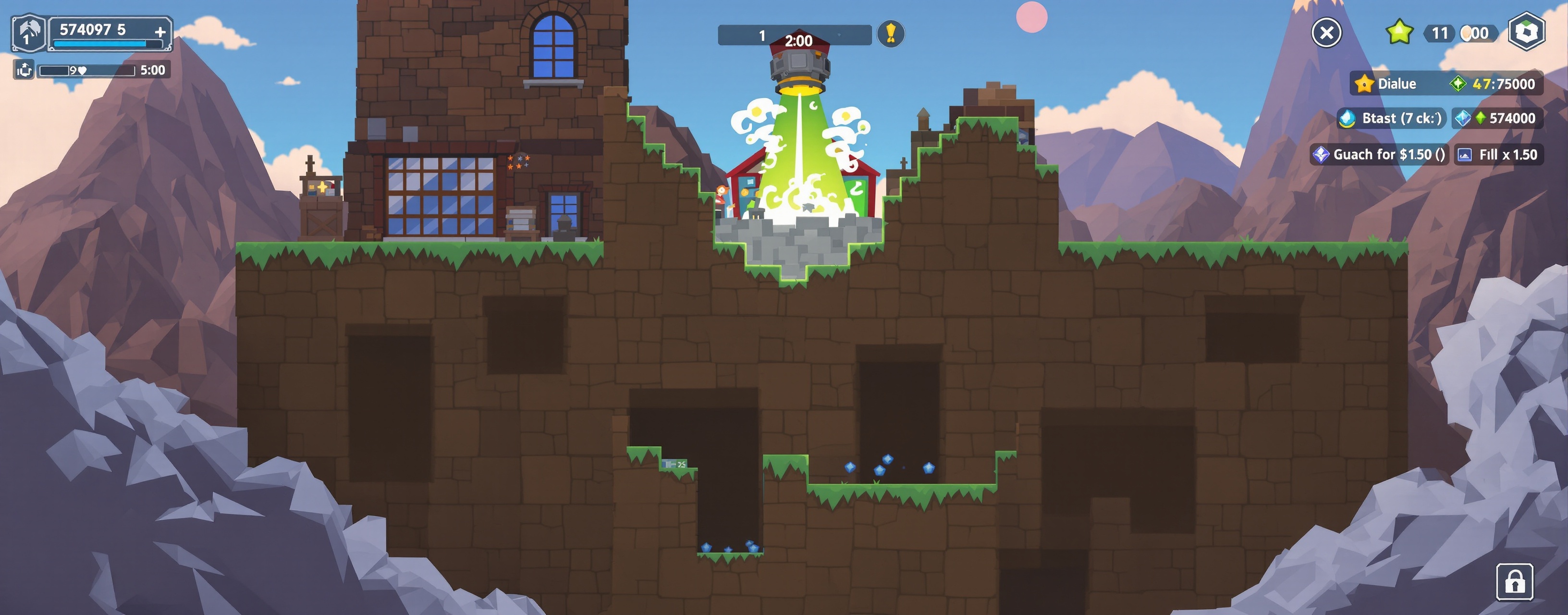This screenshot has height=615, width=1568.
Task: Select the Fill x 1.50 option
Action: (1499, 155)
